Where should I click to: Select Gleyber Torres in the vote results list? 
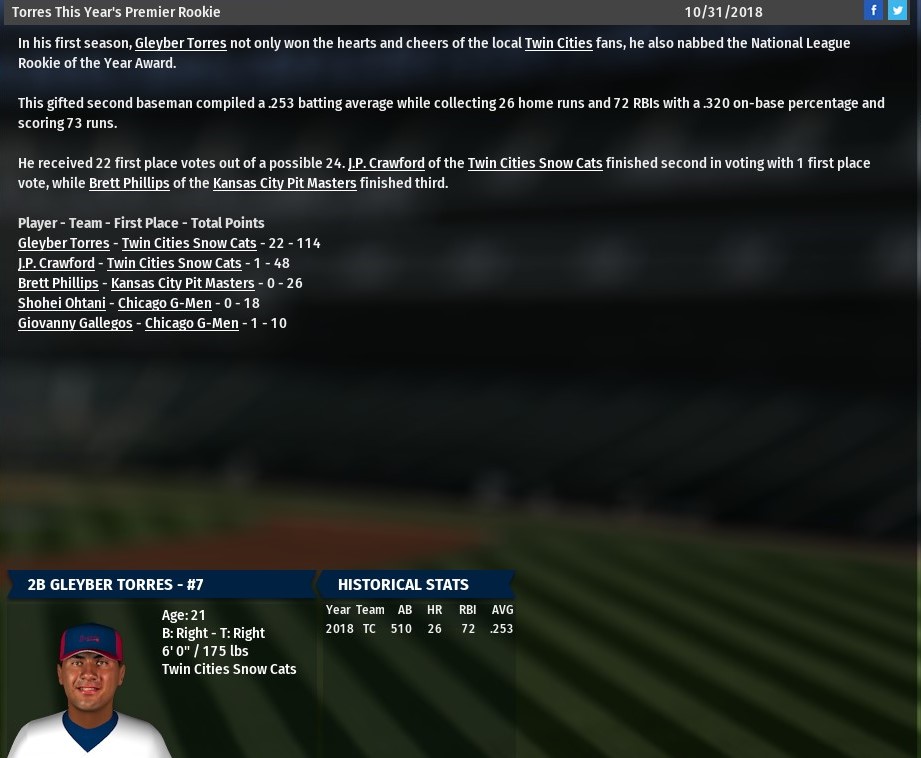pos(64,244)
